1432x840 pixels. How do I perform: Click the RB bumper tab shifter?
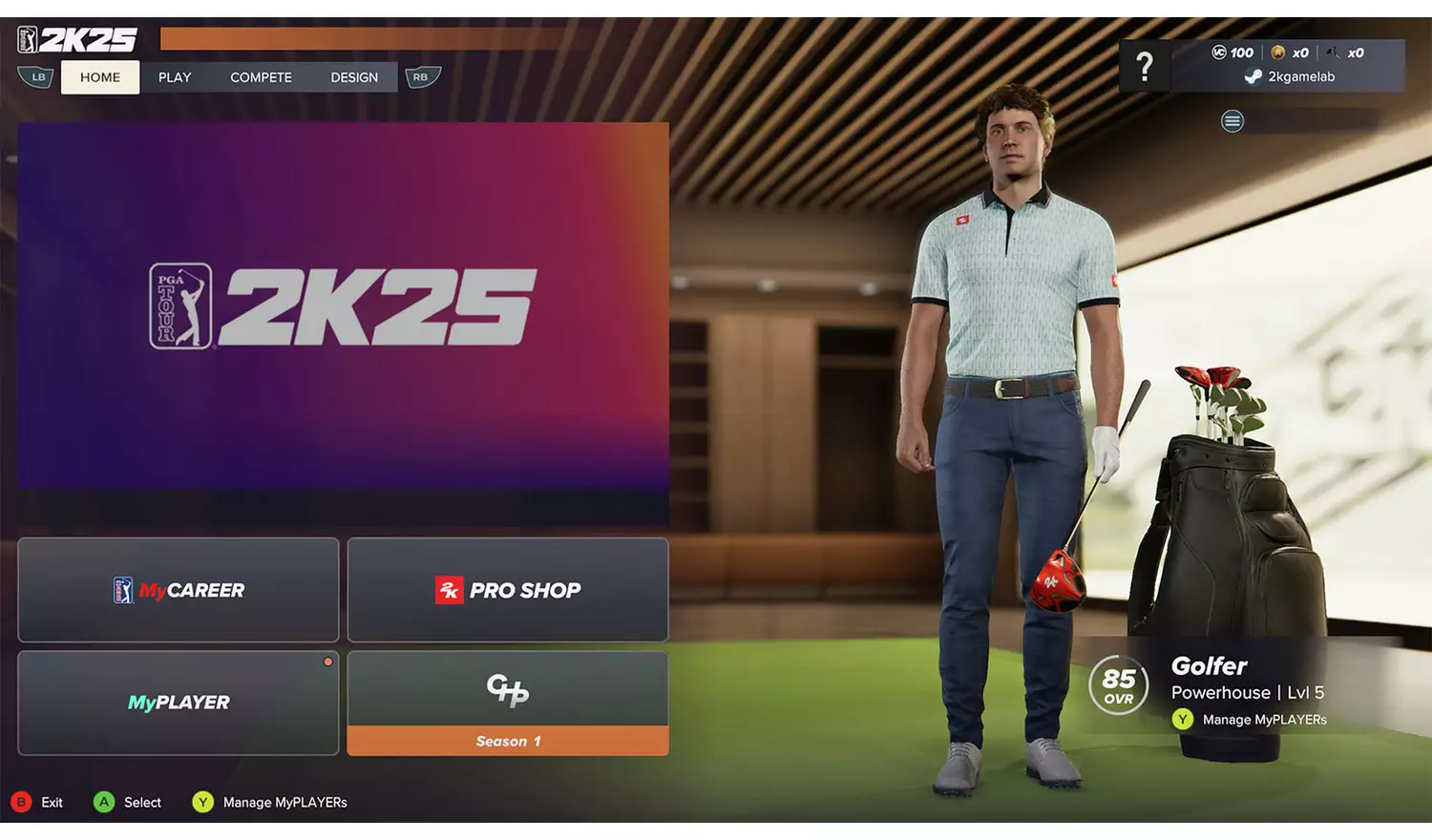pyautogui.click(x=421, y=76)
